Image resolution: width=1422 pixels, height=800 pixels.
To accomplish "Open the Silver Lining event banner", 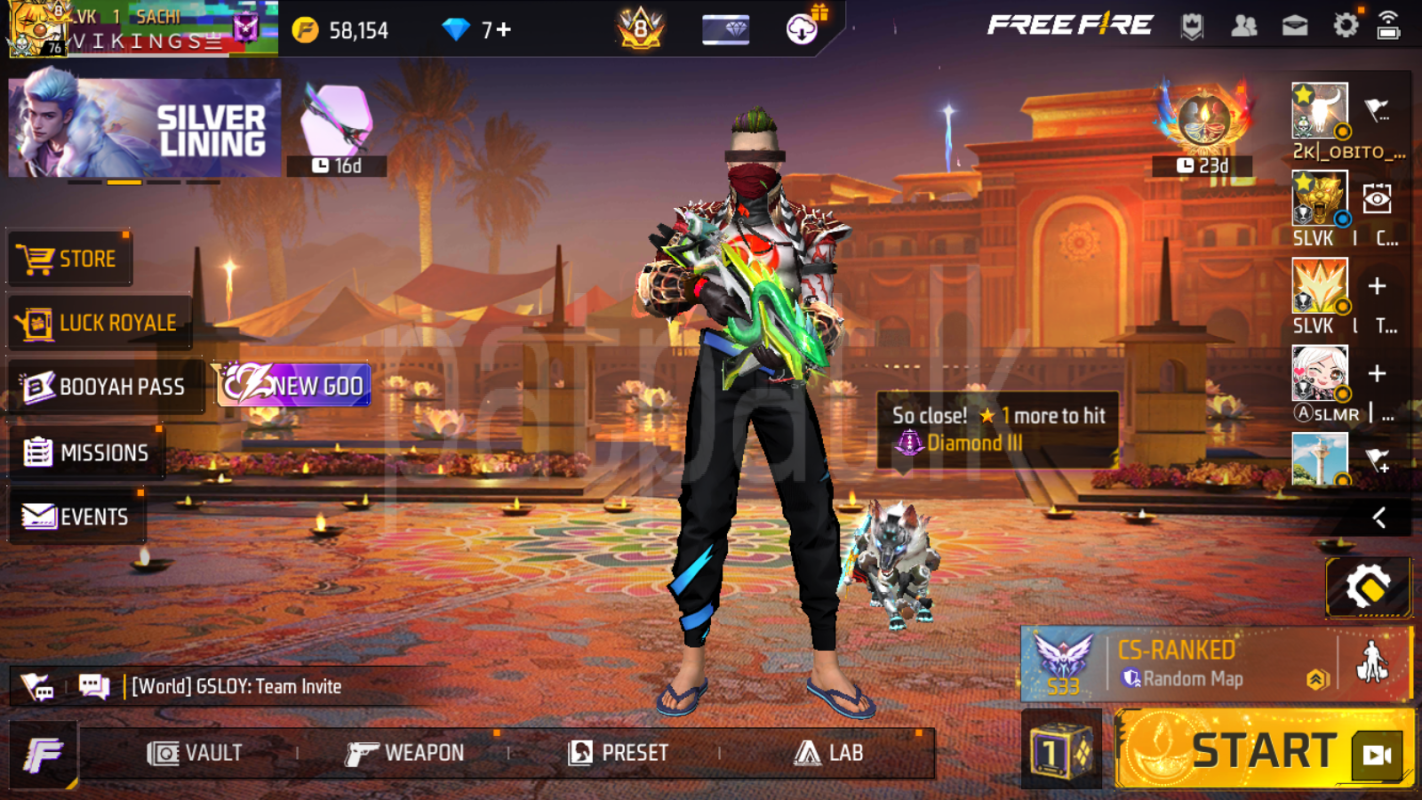I will [143, 125].
